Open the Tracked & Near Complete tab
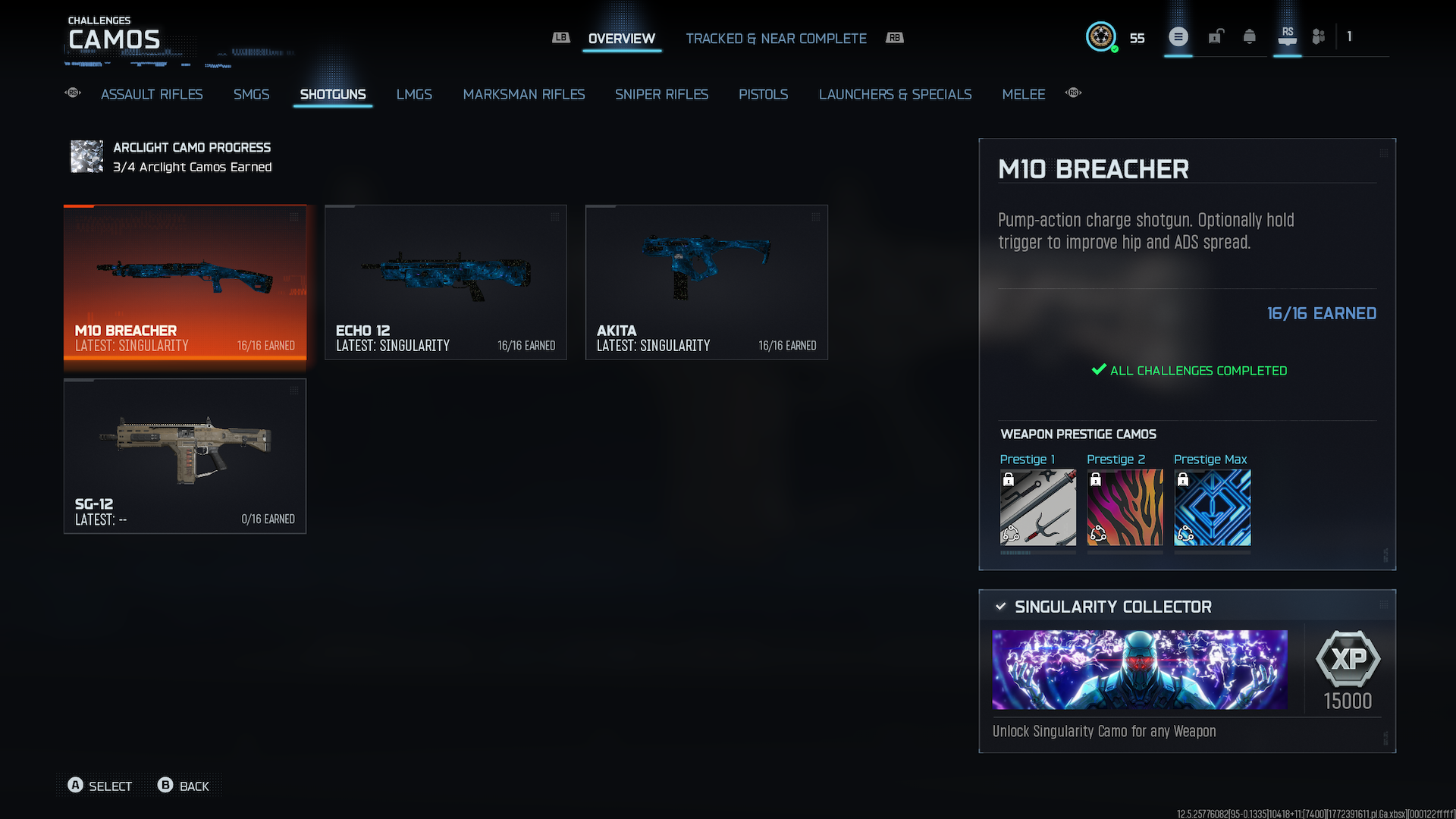Viewport: 1456px width, 819px height. 776,39
